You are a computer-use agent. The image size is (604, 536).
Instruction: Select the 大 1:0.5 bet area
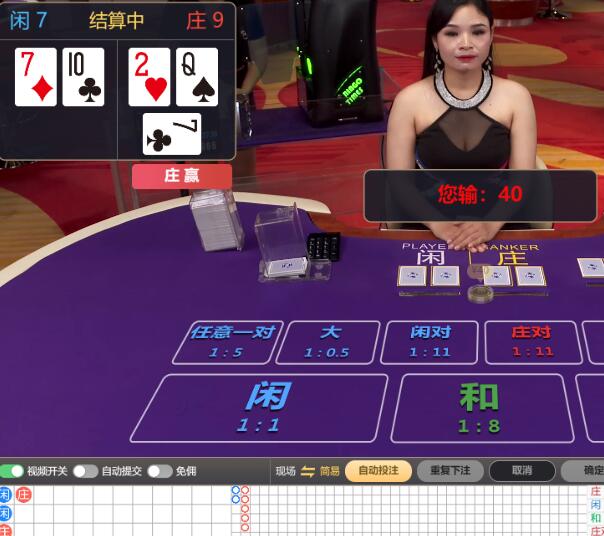(x=328, y=342)
